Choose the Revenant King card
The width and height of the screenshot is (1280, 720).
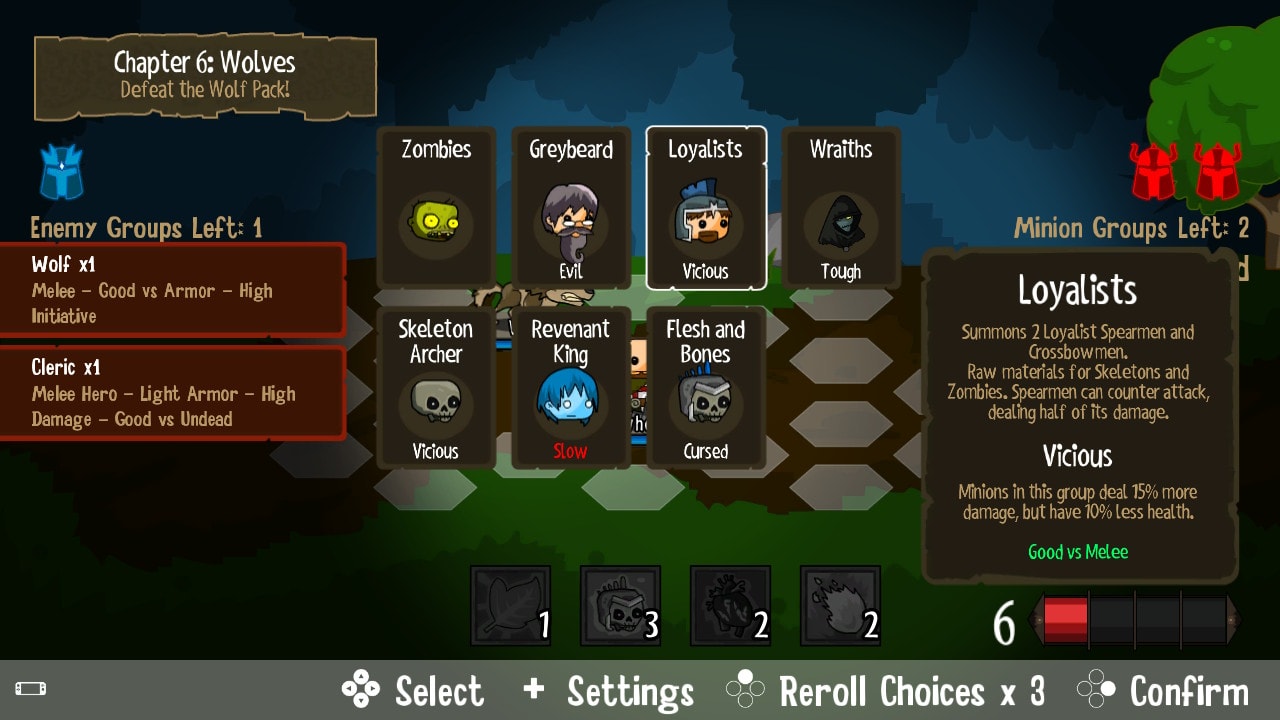[x=571, y=388]
